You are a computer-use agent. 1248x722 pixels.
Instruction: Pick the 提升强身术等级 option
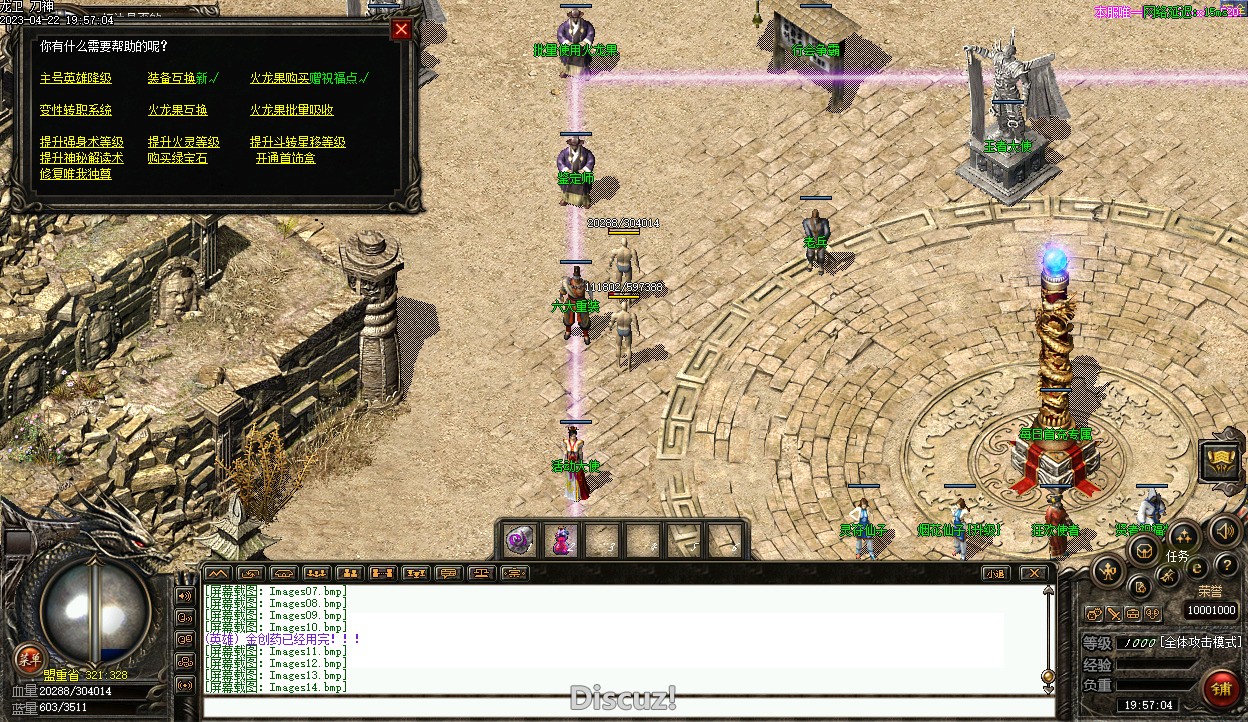(82, 142)
